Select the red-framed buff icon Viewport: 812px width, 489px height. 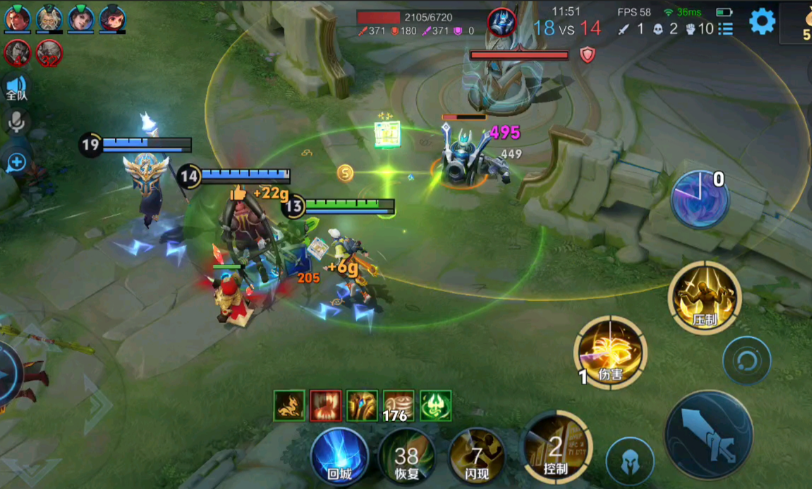325,405
